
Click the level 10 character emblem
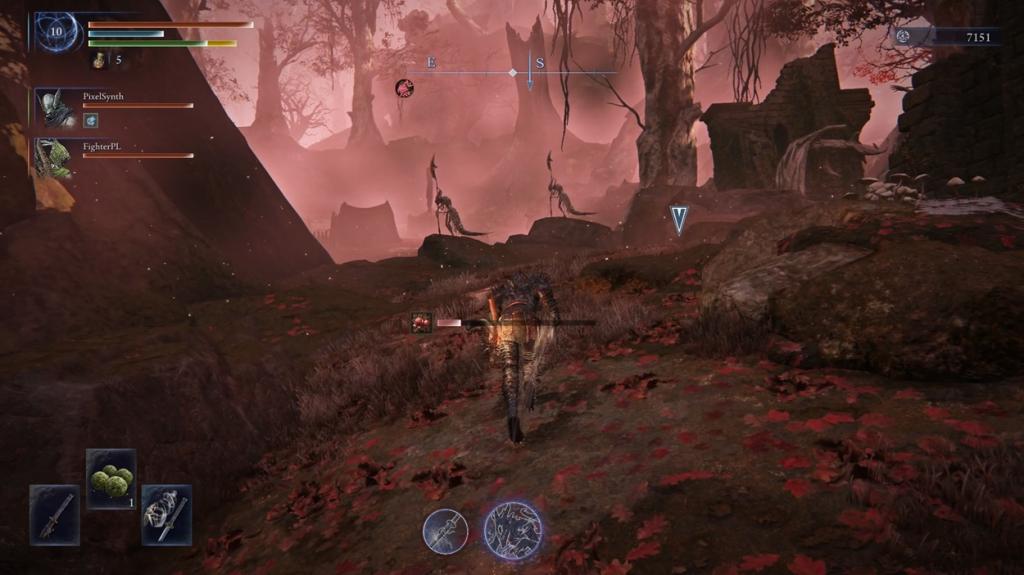tap(57, 33)
